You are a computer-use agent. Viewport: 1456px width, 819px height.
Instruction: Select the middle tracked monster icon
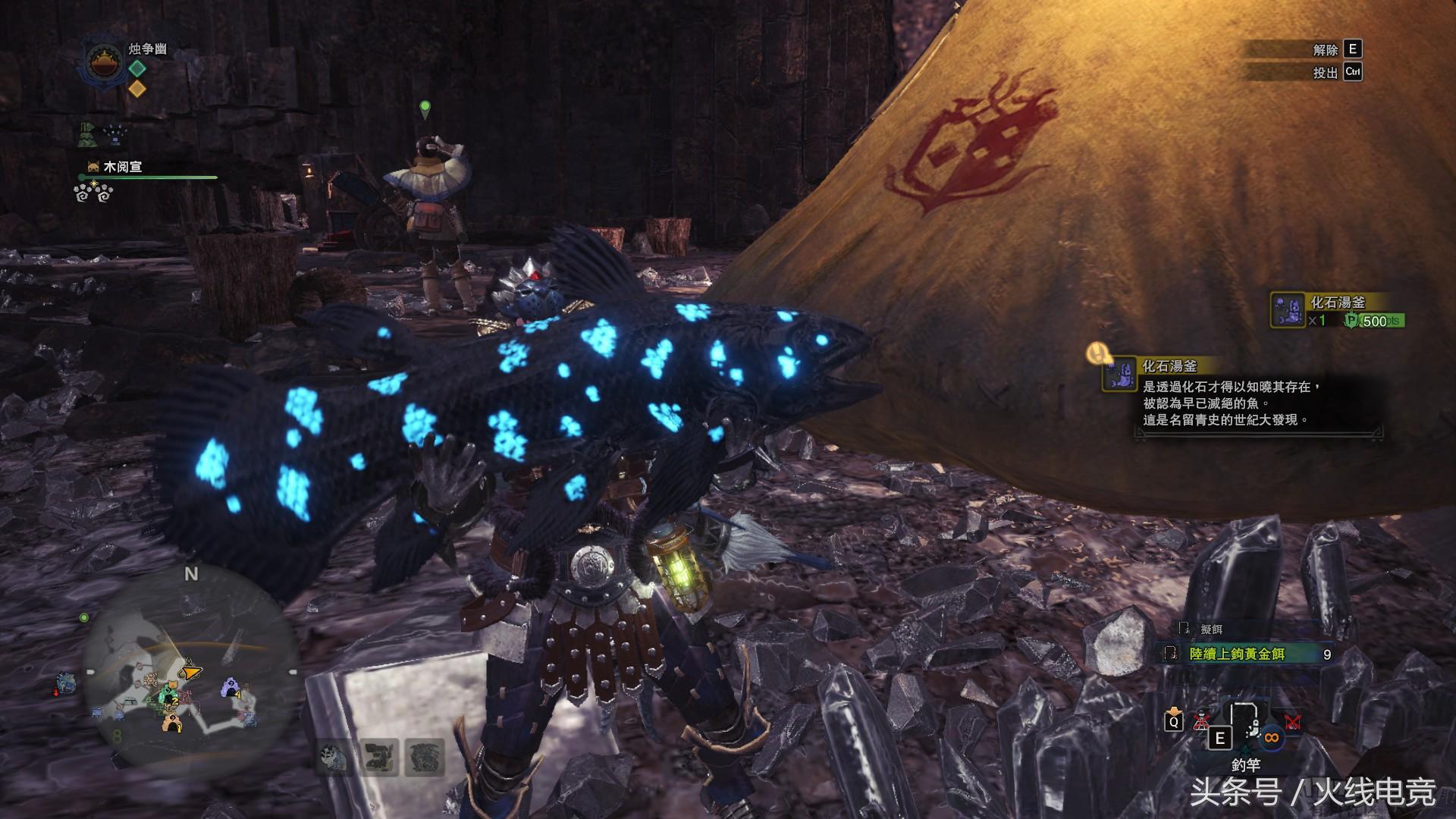378,758
